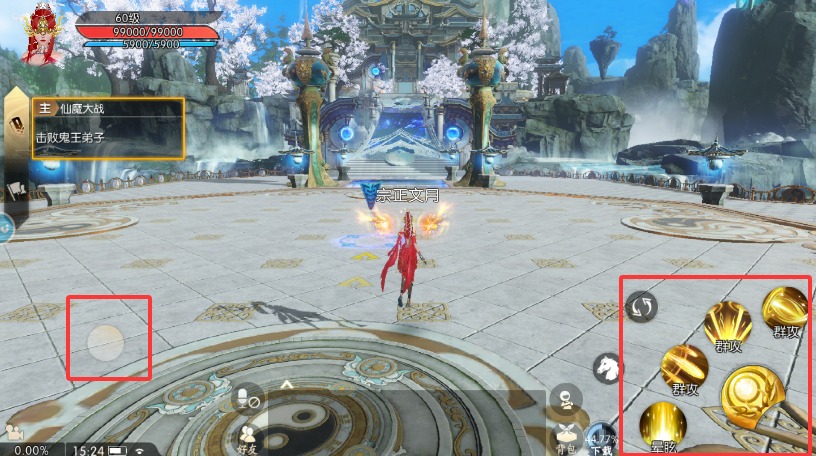Check the 下载 download progress button
The image size is (816, 456).
click(x=601, y=437)
